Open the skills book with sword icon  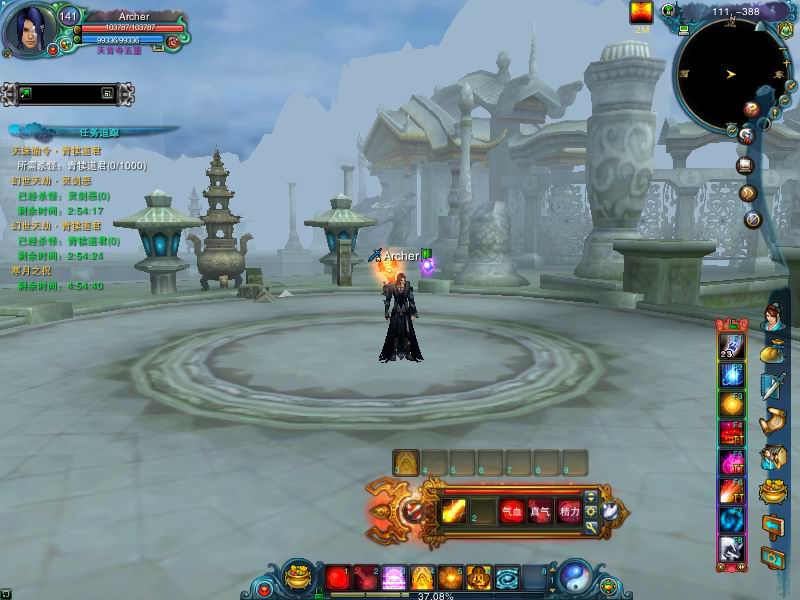[x=773, y=386]
